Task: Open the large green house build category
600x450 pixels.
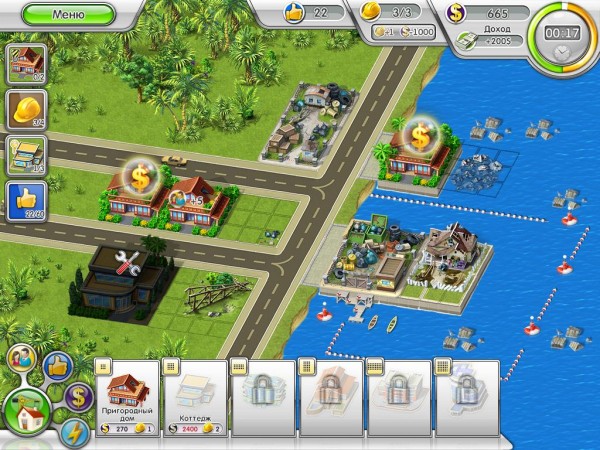Action: coord(26,411)
